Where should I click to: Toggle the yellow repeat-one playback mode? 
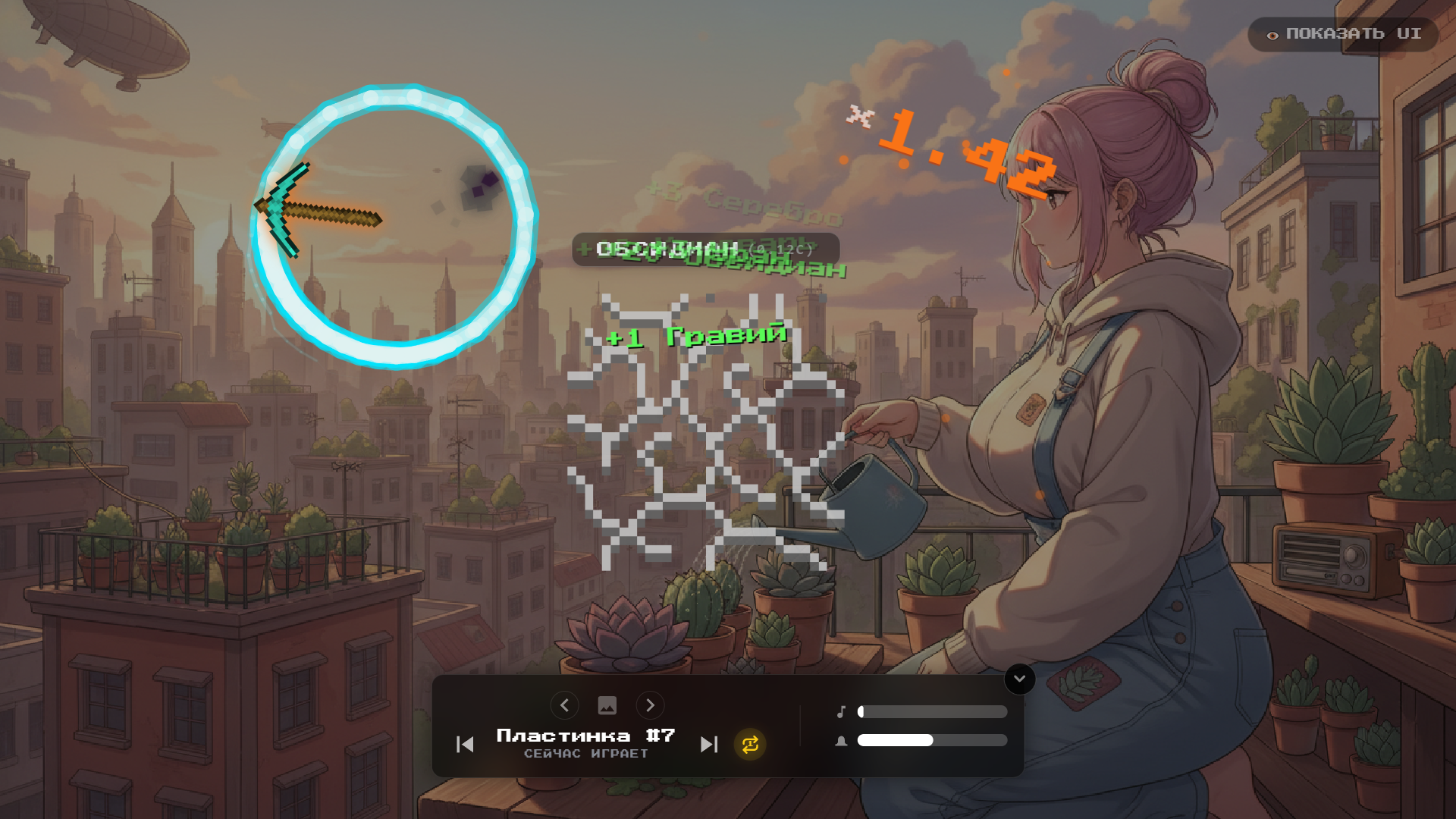749,745
